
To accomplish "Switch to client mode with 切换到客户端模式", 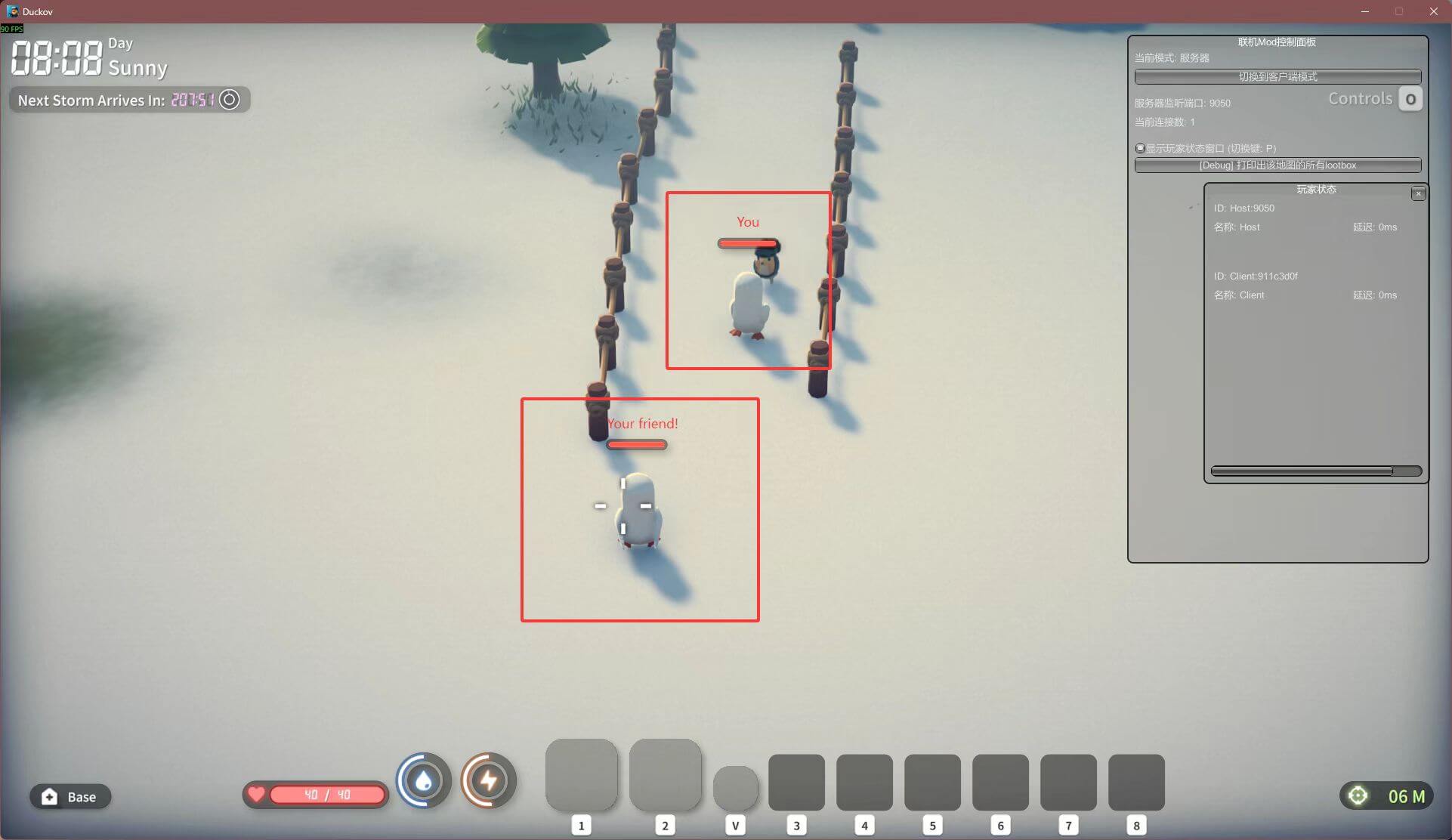I will 1277,77.
